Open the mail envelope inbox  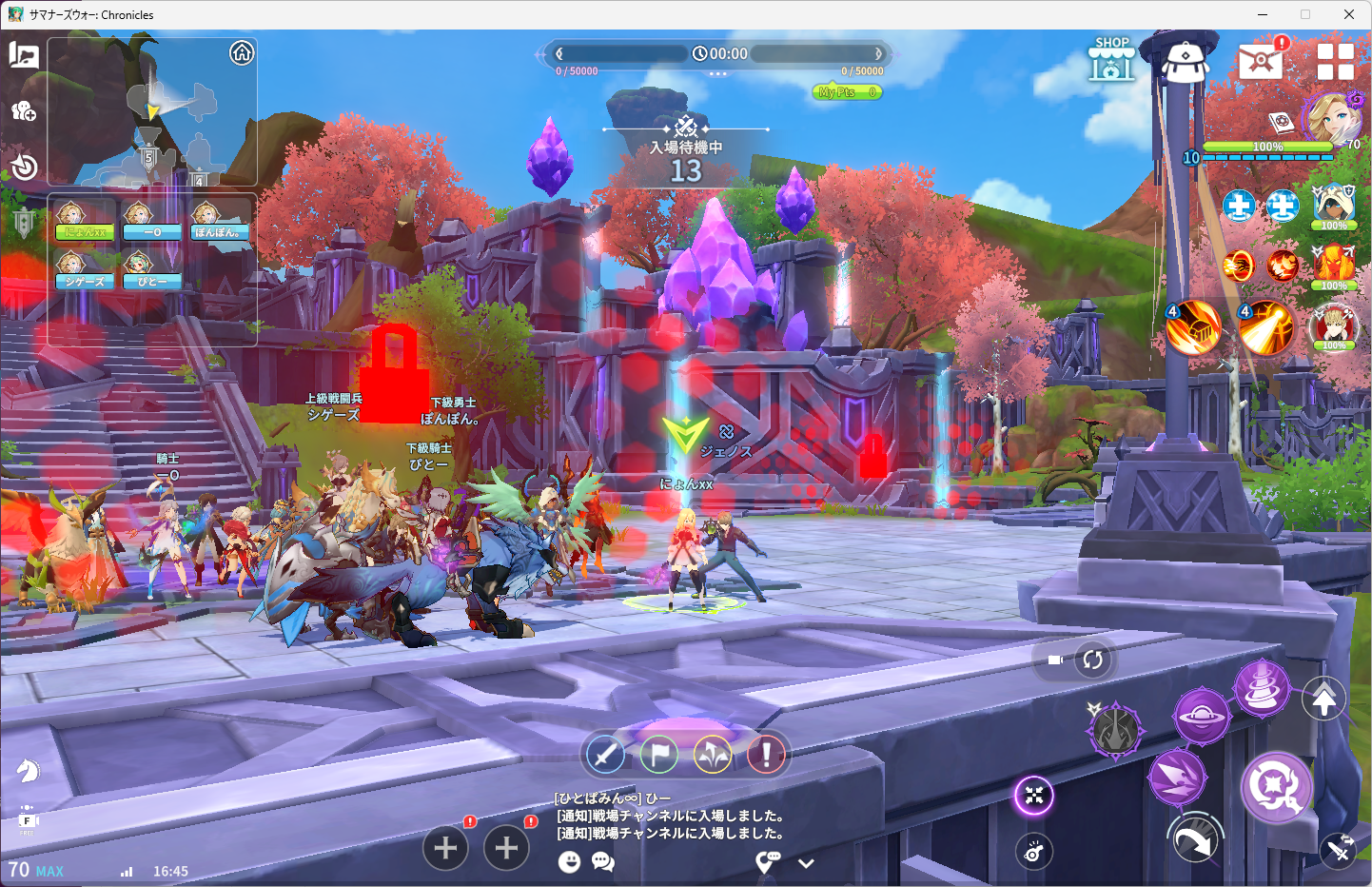(1260, 62)
